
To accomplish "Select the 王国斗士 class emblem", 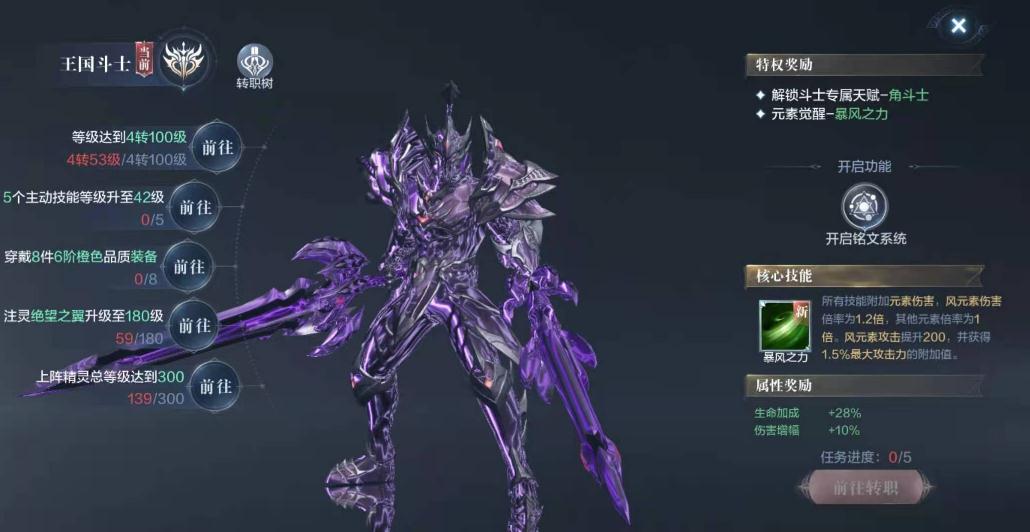I will (183, 62).
